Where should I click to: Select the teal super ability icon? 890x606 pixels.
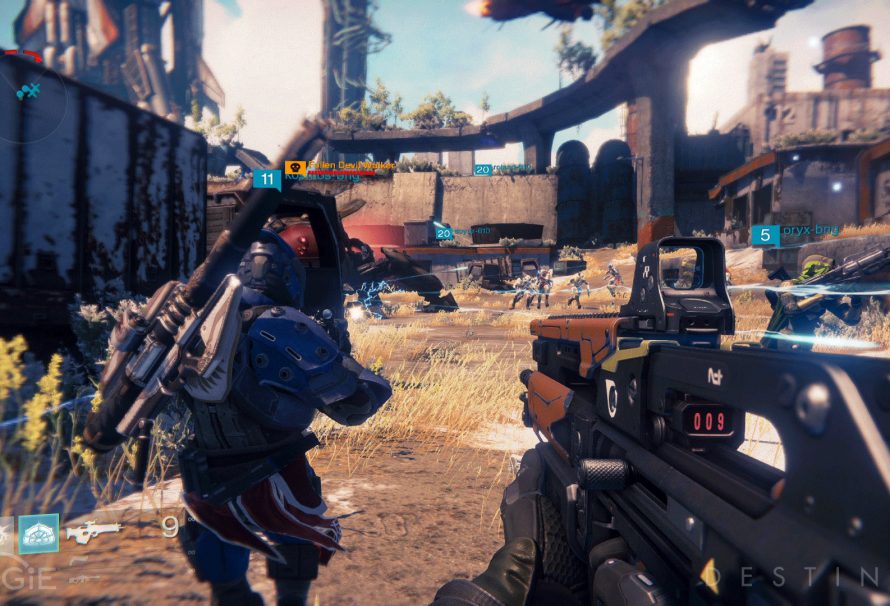point(39,533)
